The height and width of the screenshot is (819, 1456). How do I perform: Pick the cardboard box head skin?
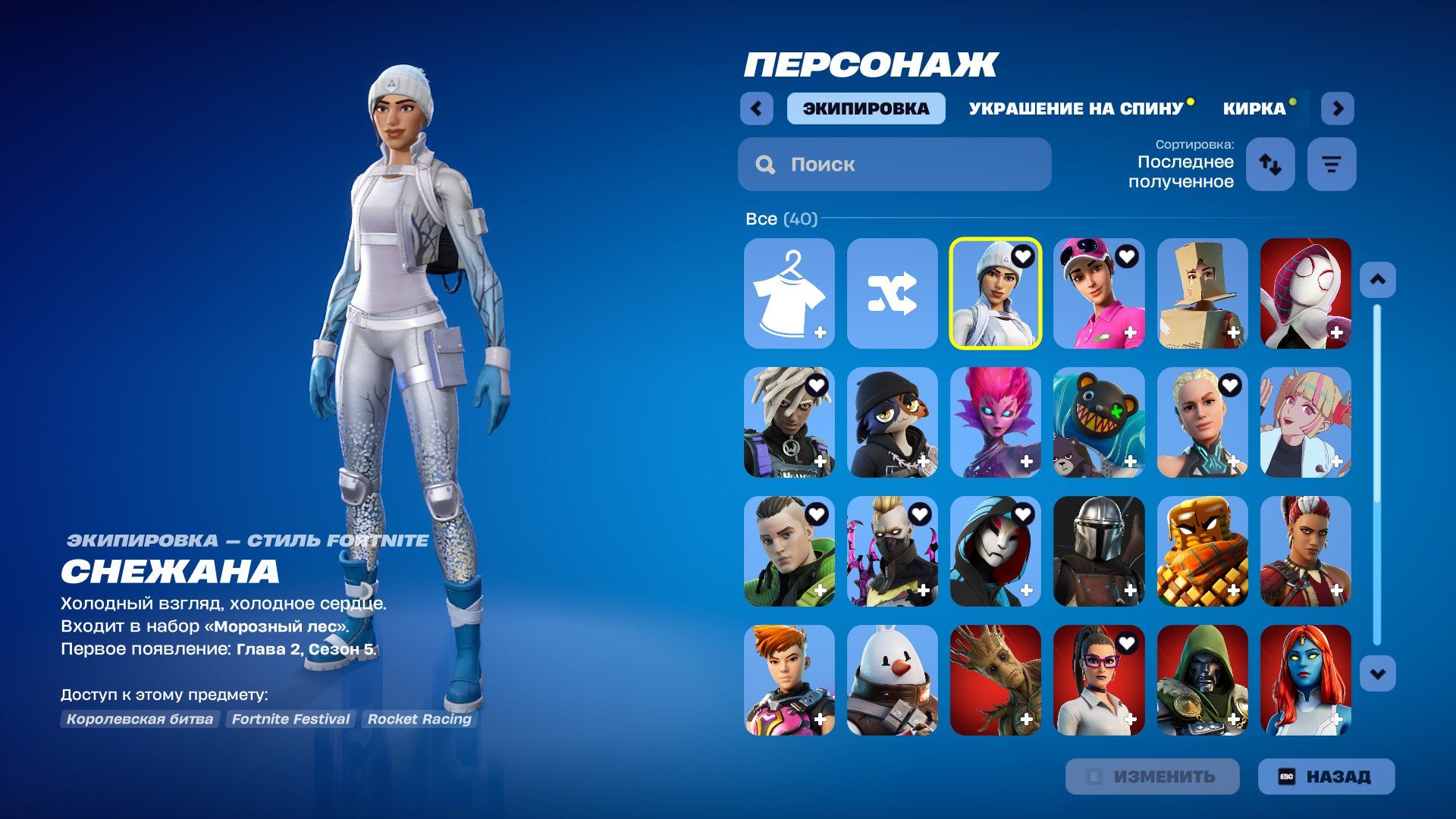click(1202, 293)
